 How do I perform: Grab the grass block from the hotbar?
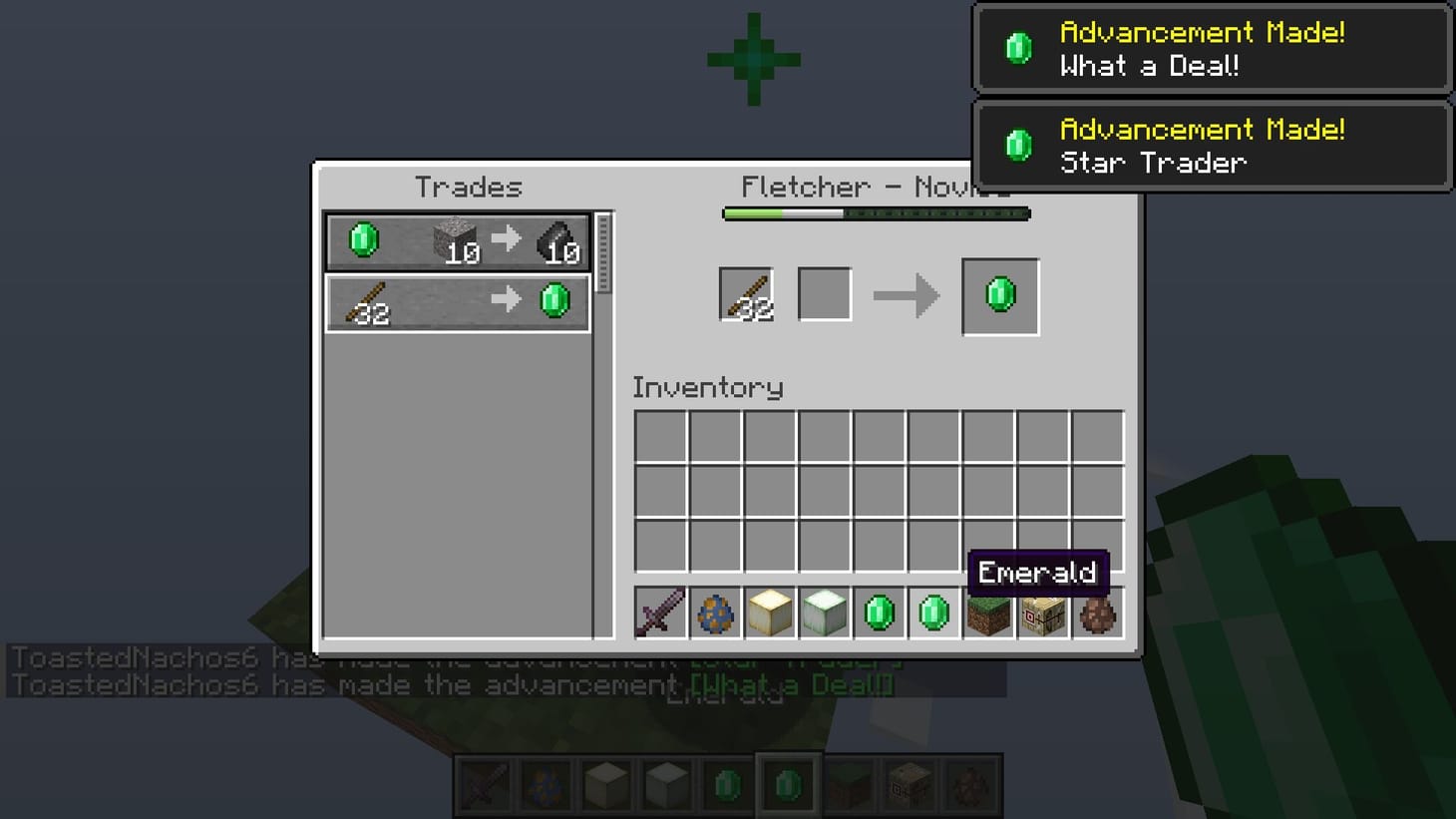coord(988,614)
